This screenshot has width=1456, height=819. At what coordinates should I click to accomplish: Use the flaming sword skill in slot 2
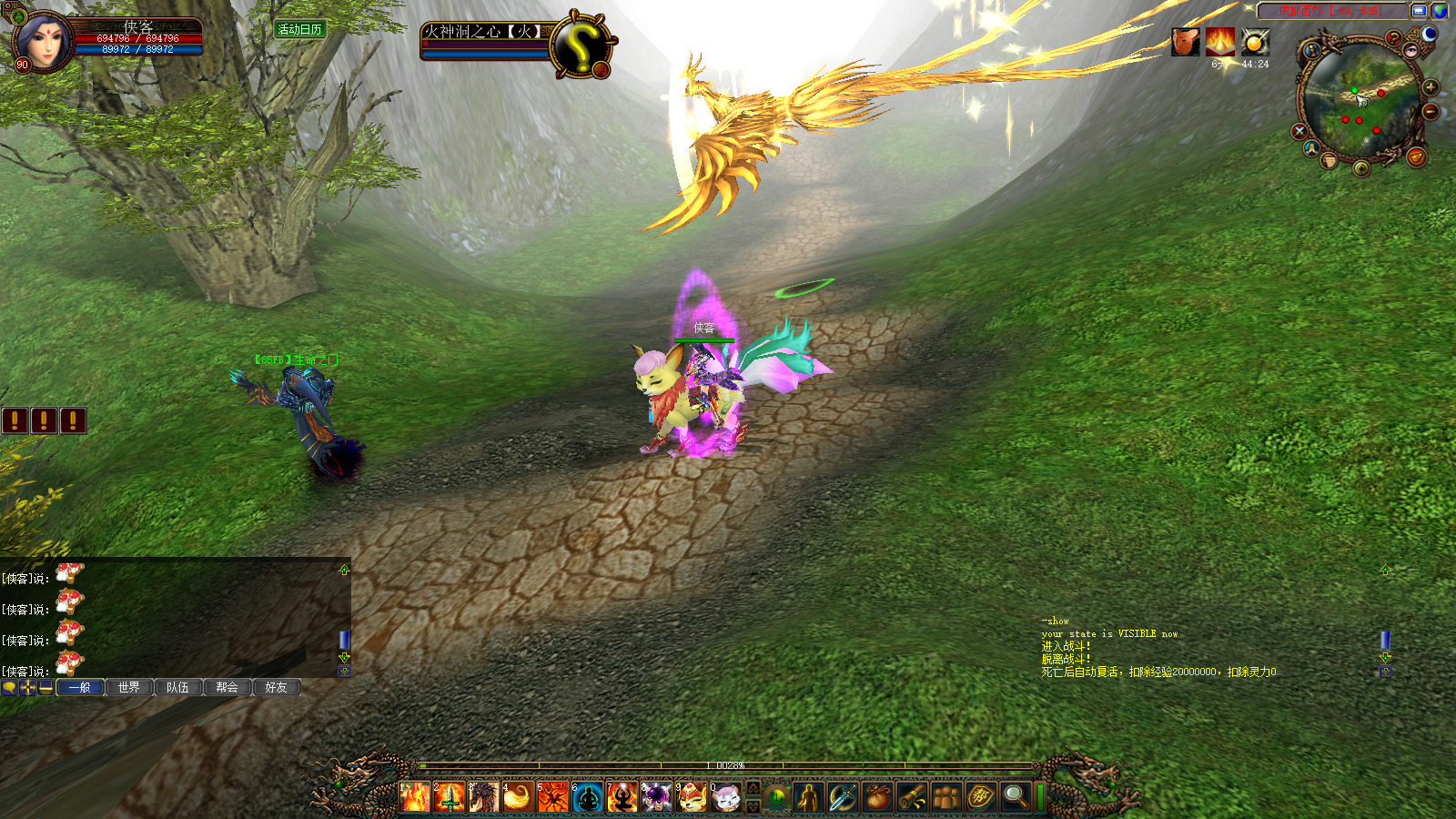coord(450,797)
